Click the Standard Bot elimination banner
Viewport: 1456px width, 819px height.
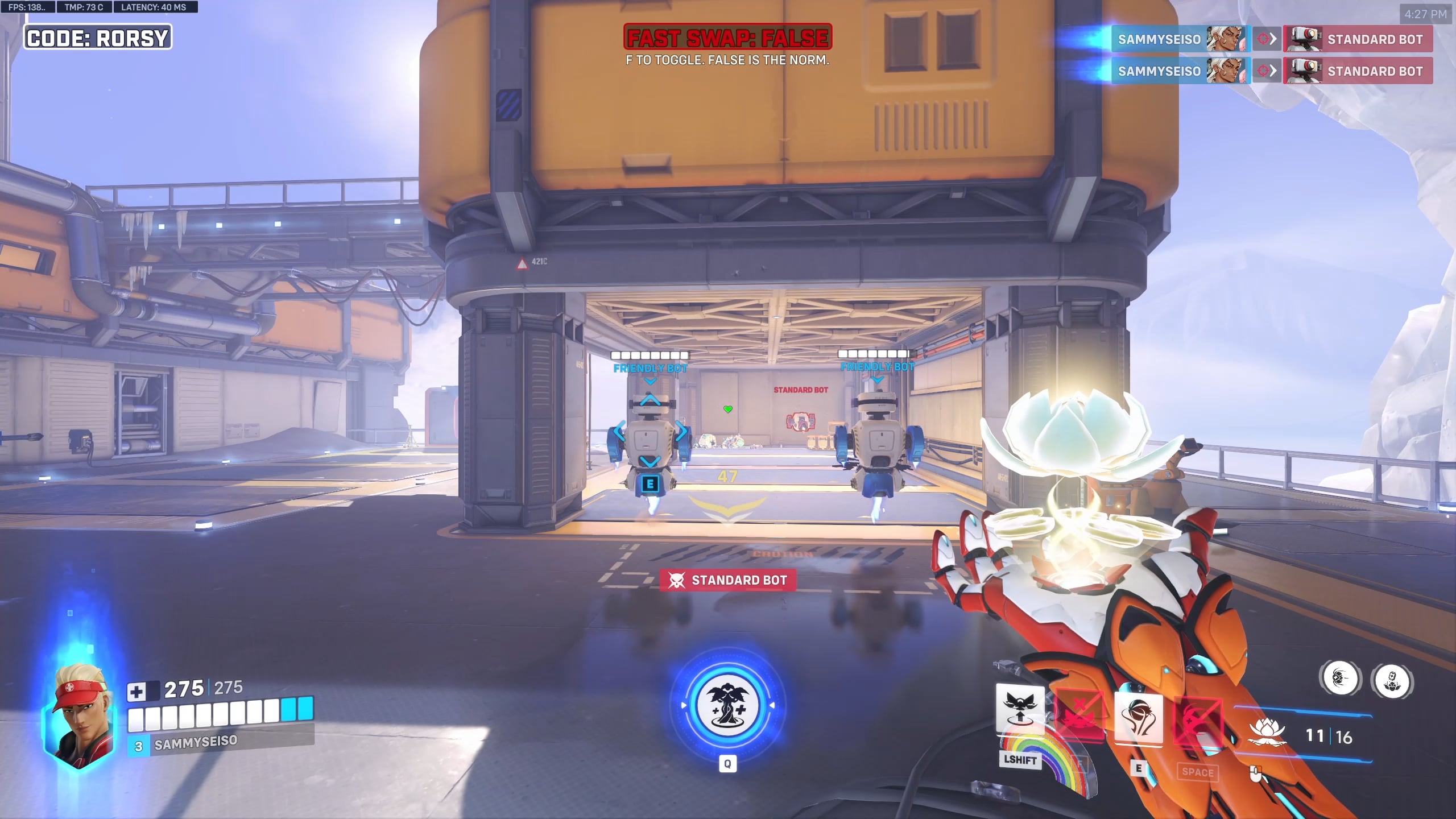pyautogui.click(x=728, y=580)
